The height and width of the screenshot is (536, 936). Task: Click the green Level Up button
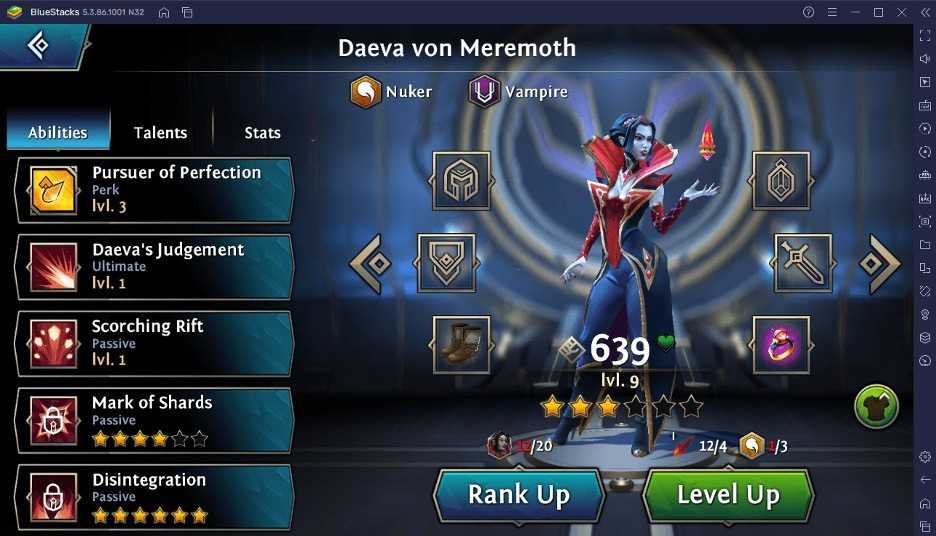pos(727,494)
